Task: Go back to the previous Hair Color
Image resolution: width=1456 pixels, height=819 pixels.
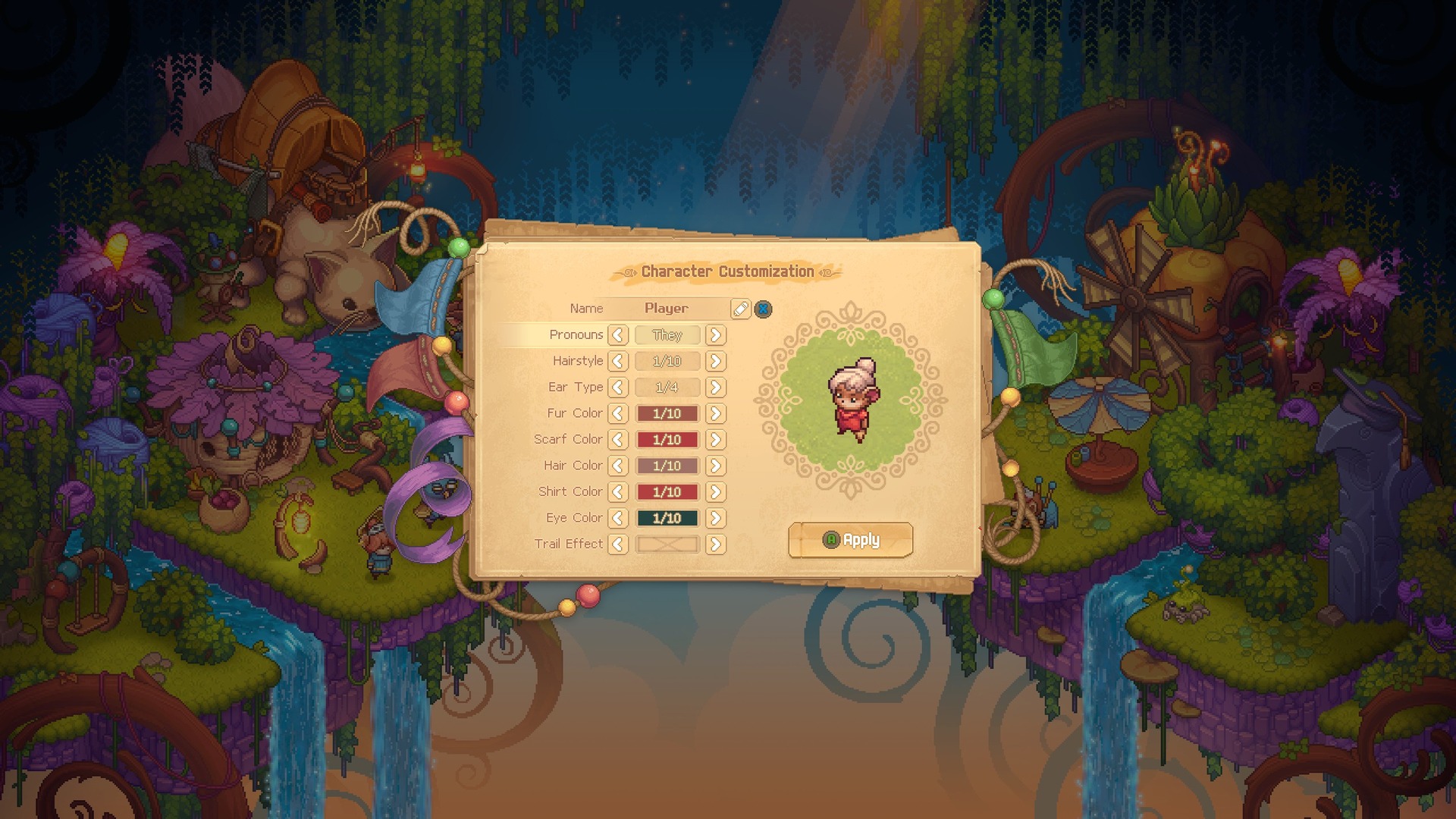Action: tap(617, 466)
